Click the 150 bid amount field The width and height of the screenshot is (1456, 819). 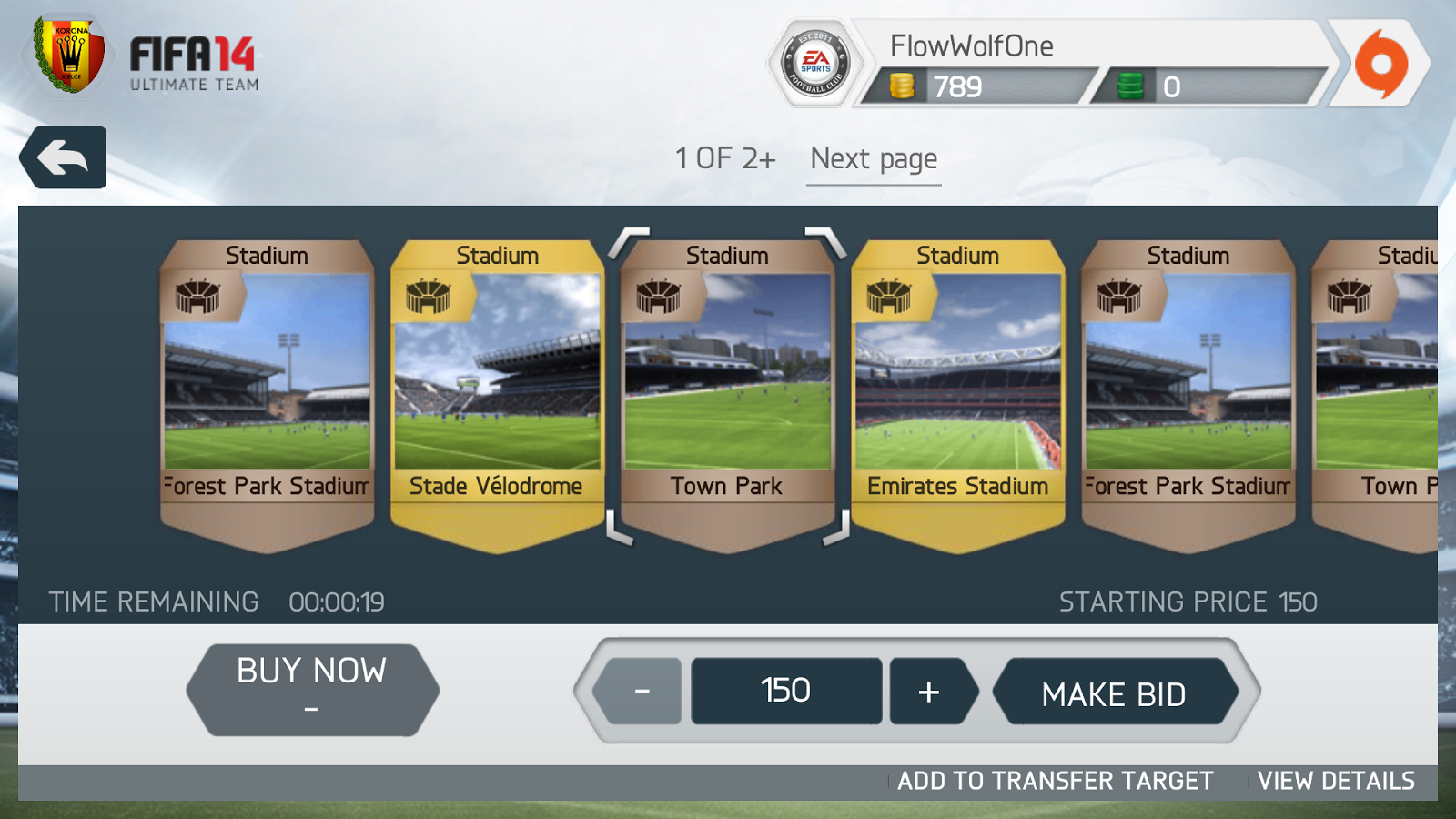point(785,690)
